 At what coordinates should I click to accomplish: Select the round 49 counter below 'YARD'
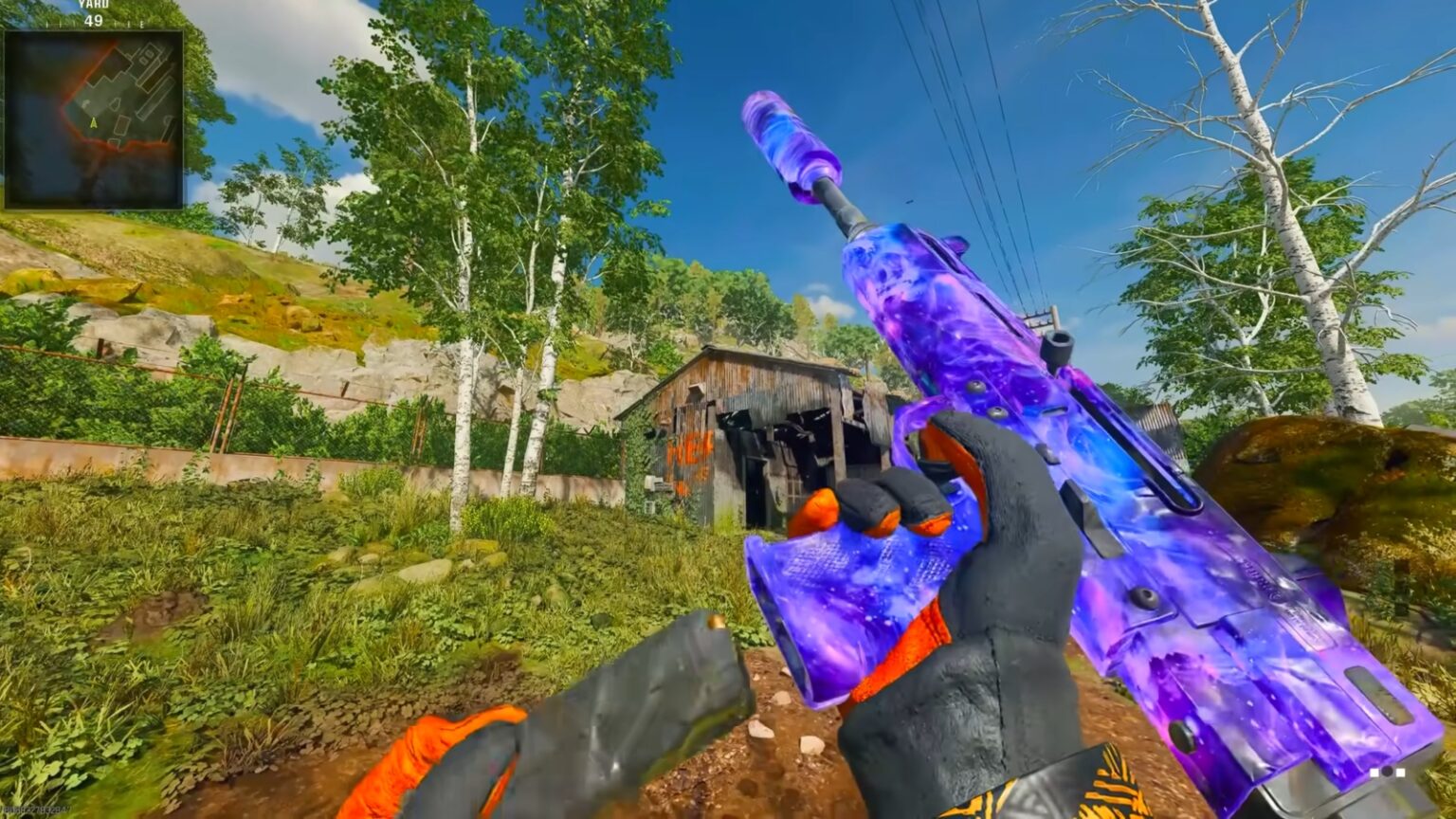94,21
